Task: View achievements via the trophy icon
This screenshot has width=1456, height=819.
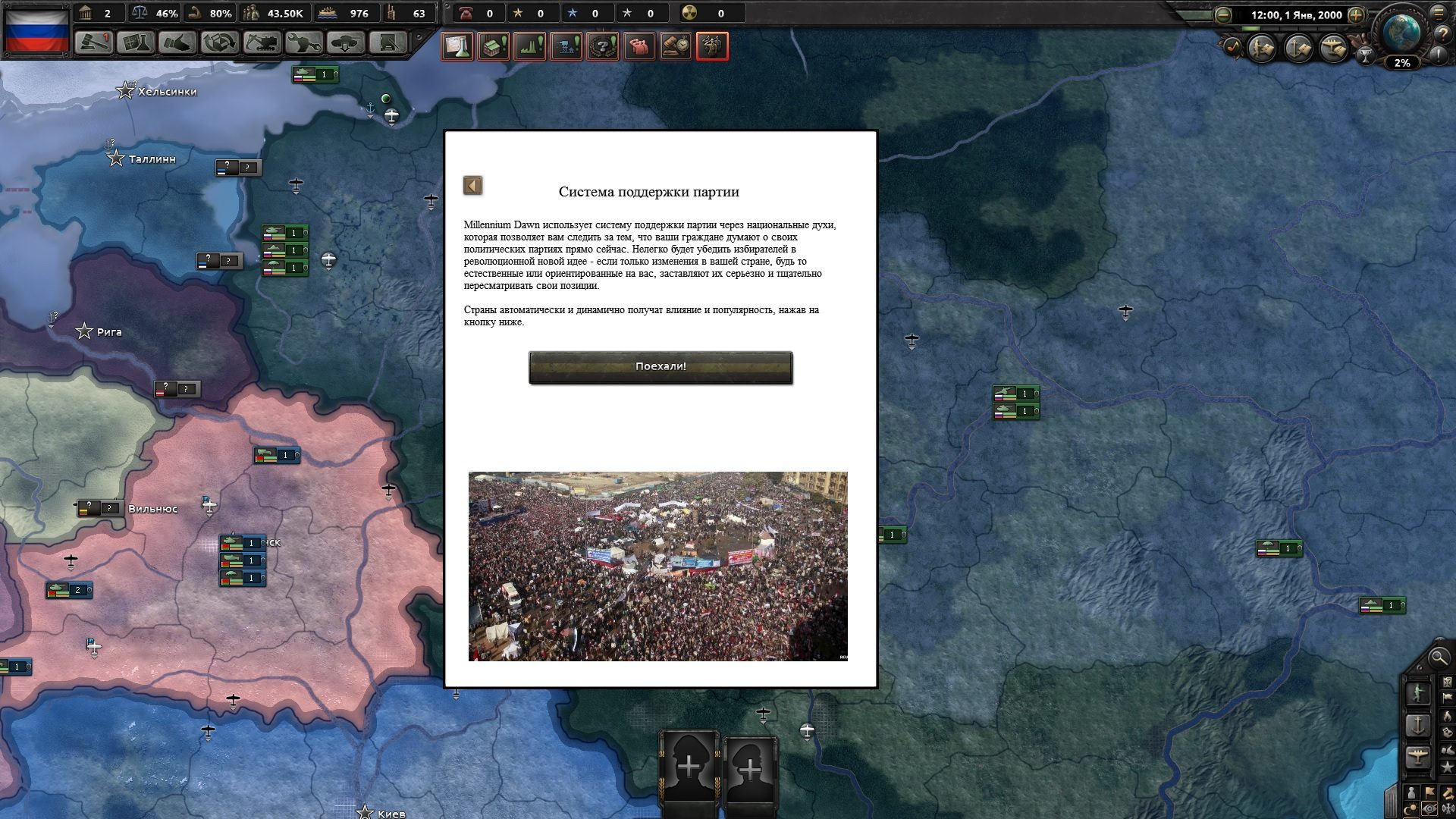Action: click(x=1367, y=55)
